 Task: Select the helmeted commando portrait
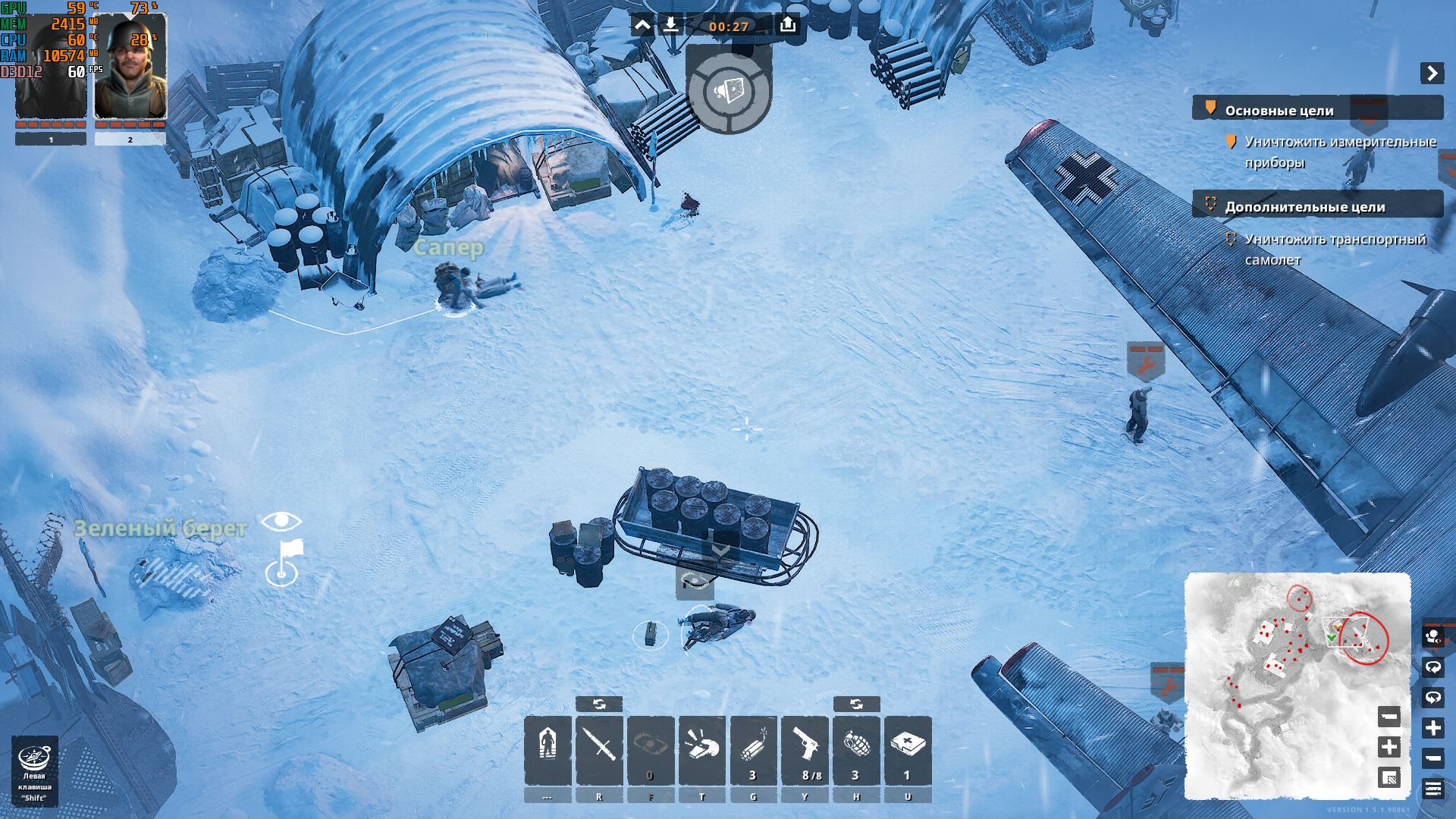coord(130,67)
